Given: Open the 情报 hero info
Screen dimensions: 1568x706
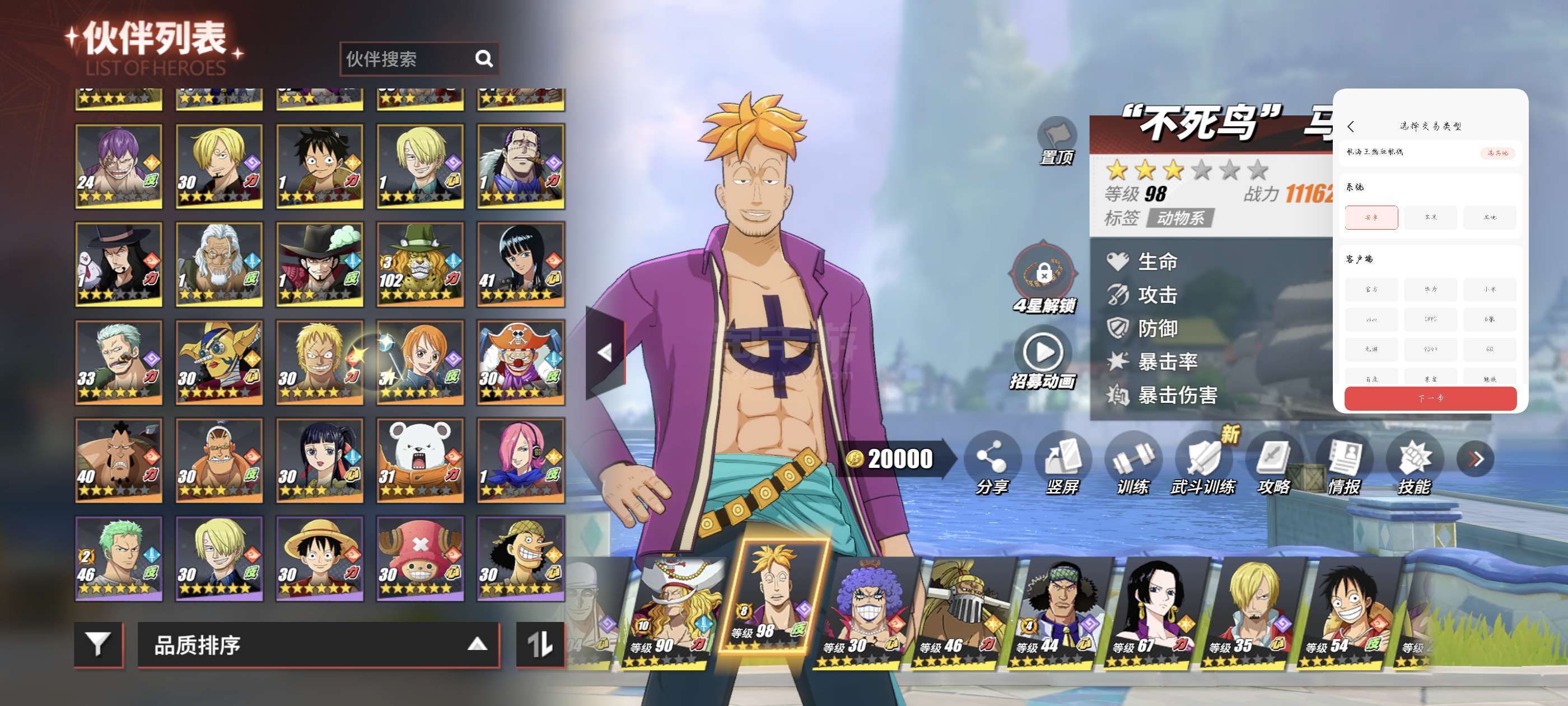Looking at the screenshot, I should pyautogui.click(x=1344, y=463).
